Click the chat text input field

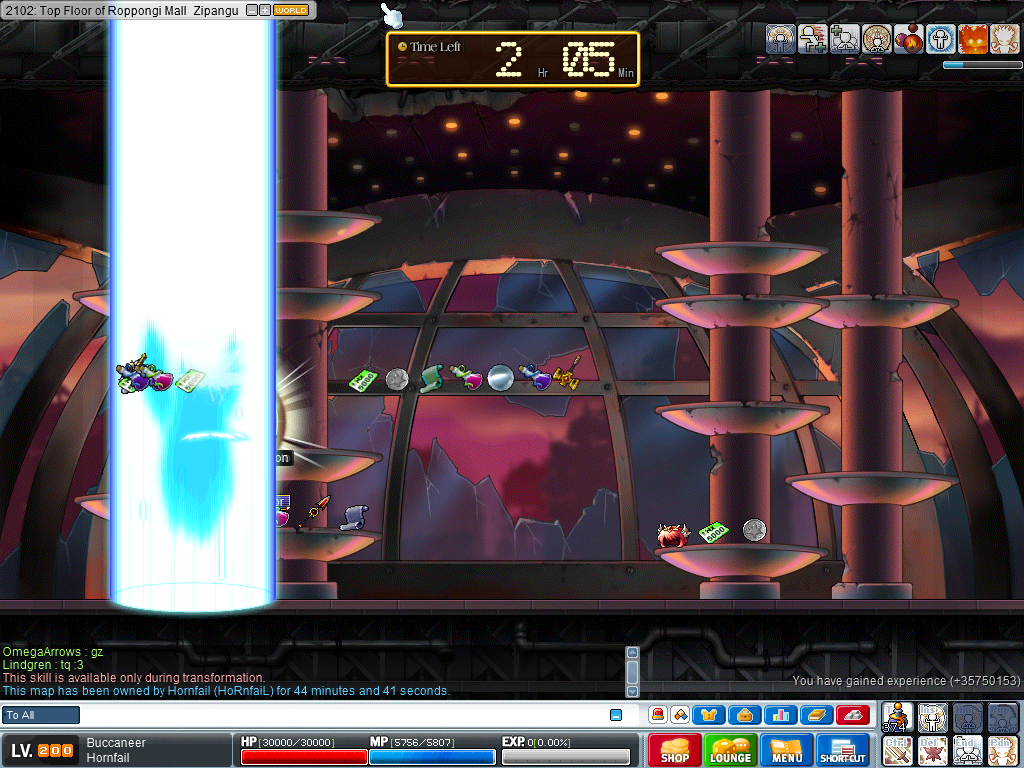(345, 715)
